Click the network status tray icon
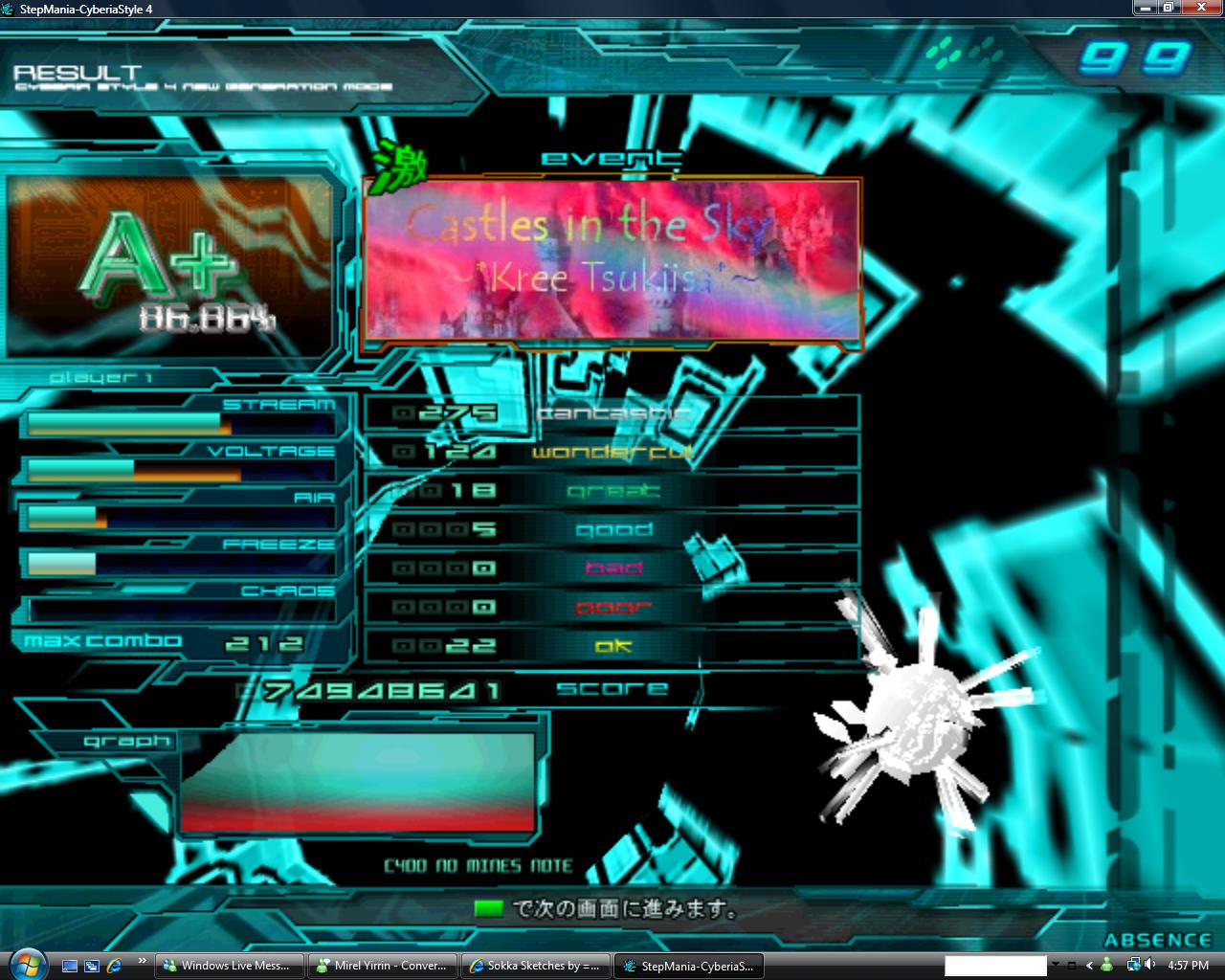 pos(1134,965)
